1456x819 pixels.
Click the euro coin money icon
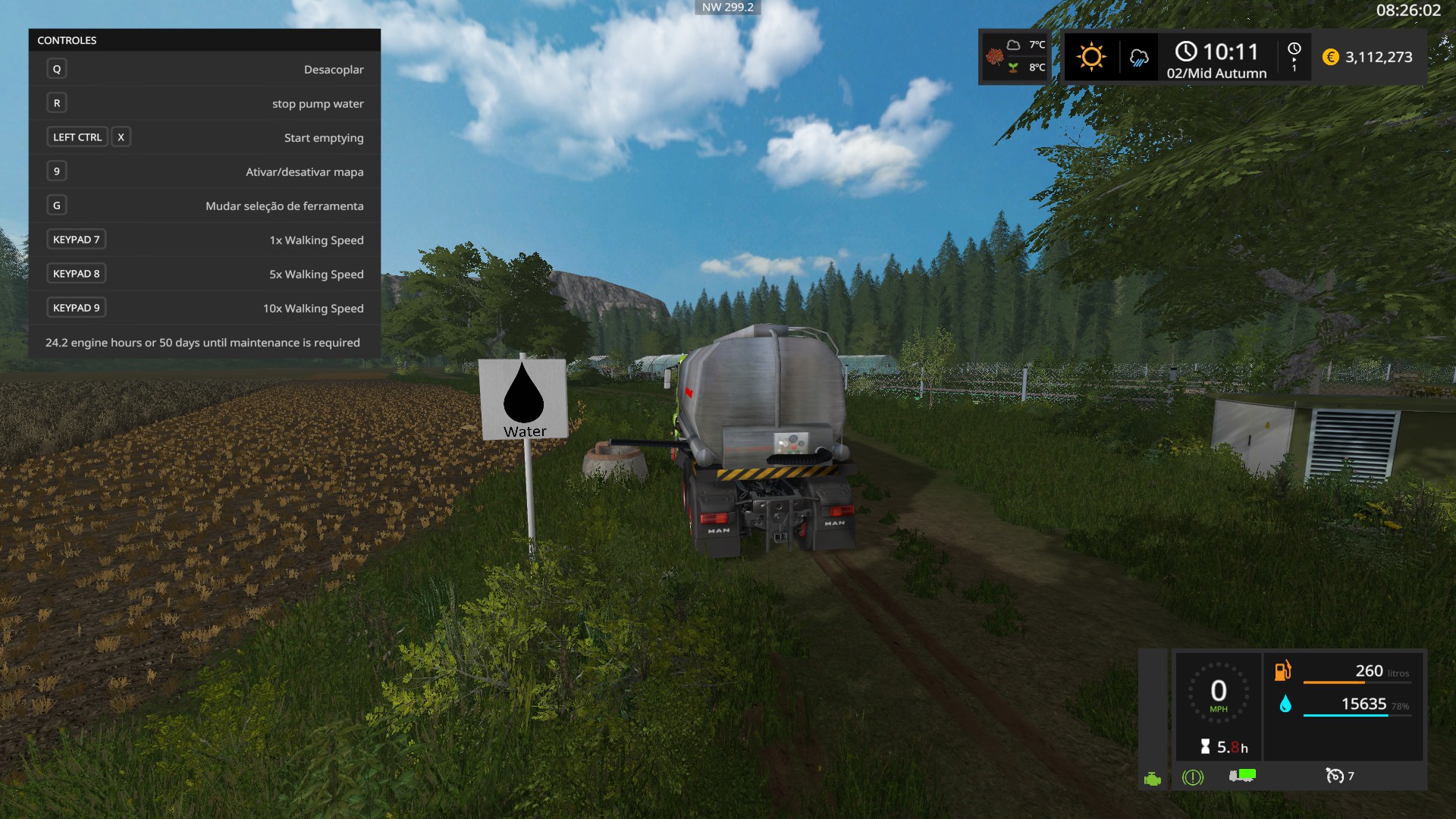[1330, 57]
